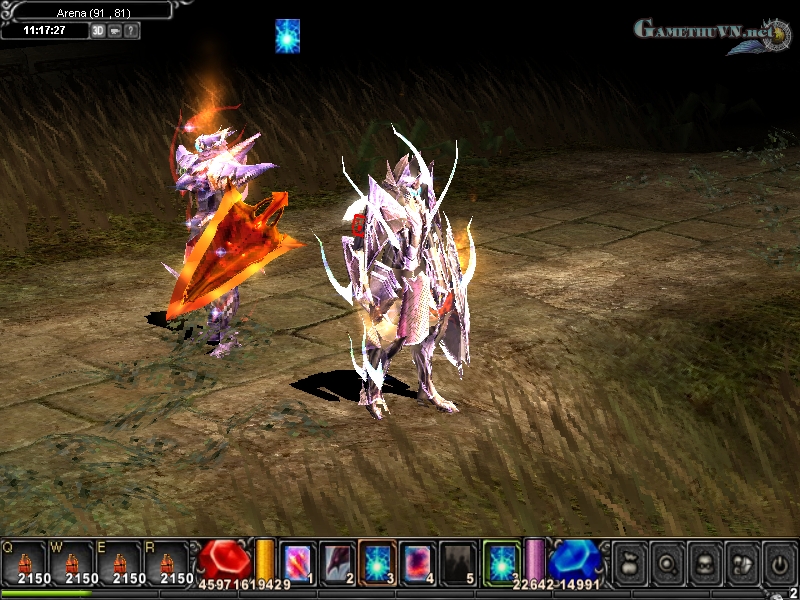This screenshot has height=600, width=800.
Task: Click the magnifying glass button
Action: click(666, 562)
